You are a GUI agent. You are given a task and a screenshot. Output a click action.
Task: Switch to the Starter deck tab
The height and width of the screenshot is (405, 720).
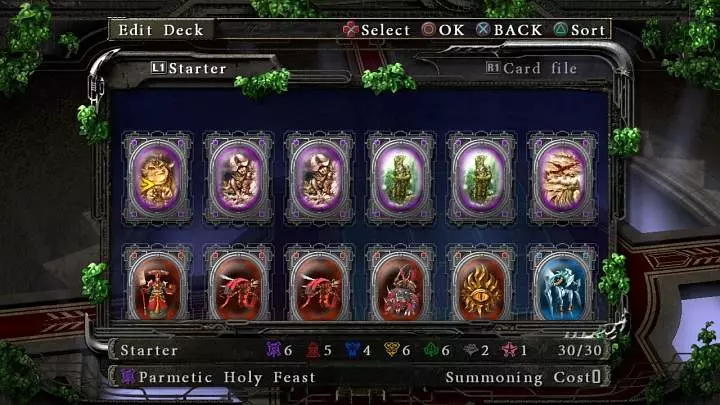pyautogui.click(x=190, y=69)
